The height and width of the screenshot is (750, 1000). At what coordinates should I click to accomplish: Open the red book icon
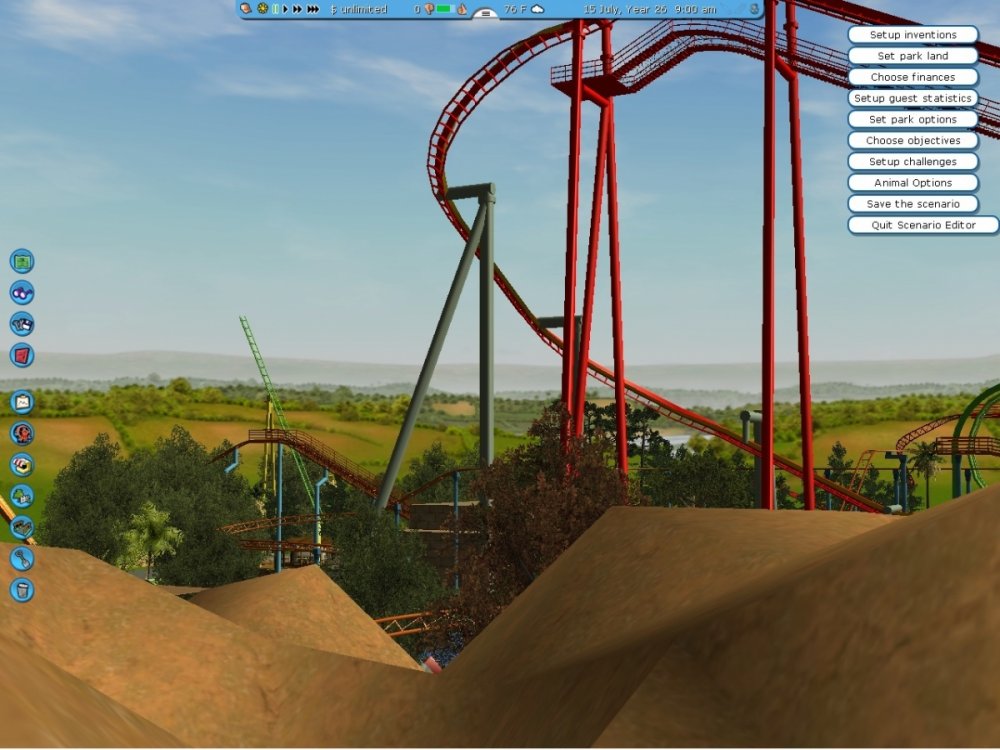22,355
